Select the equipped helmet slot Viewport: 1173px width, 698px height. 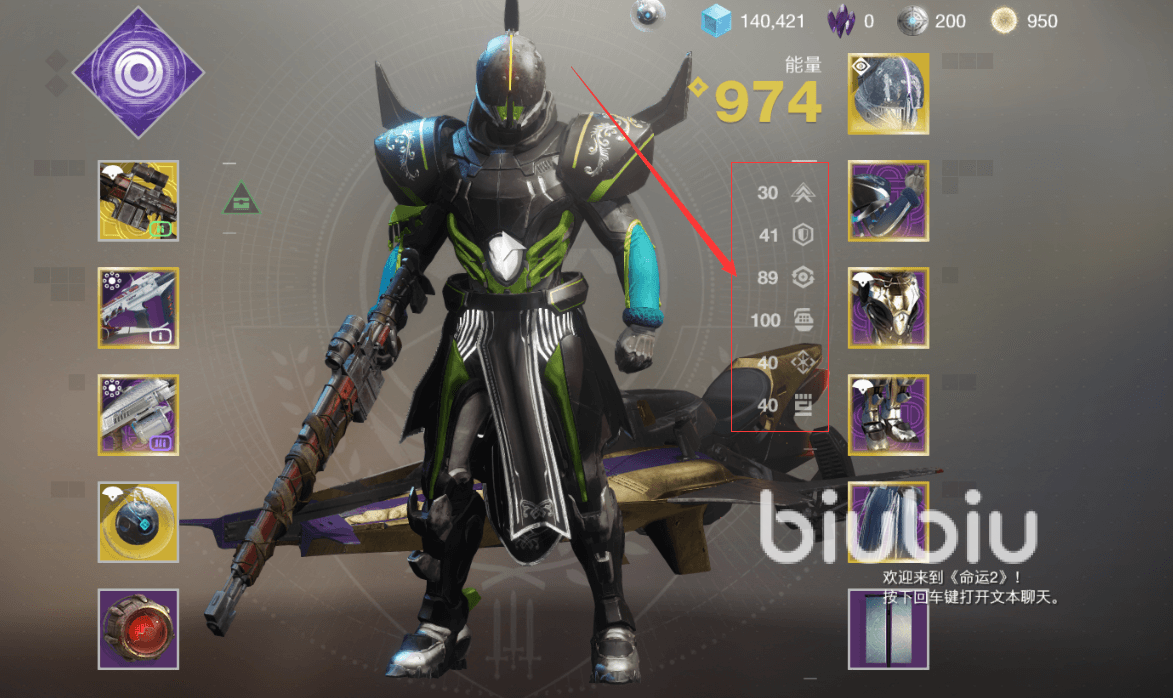point(888,94)
